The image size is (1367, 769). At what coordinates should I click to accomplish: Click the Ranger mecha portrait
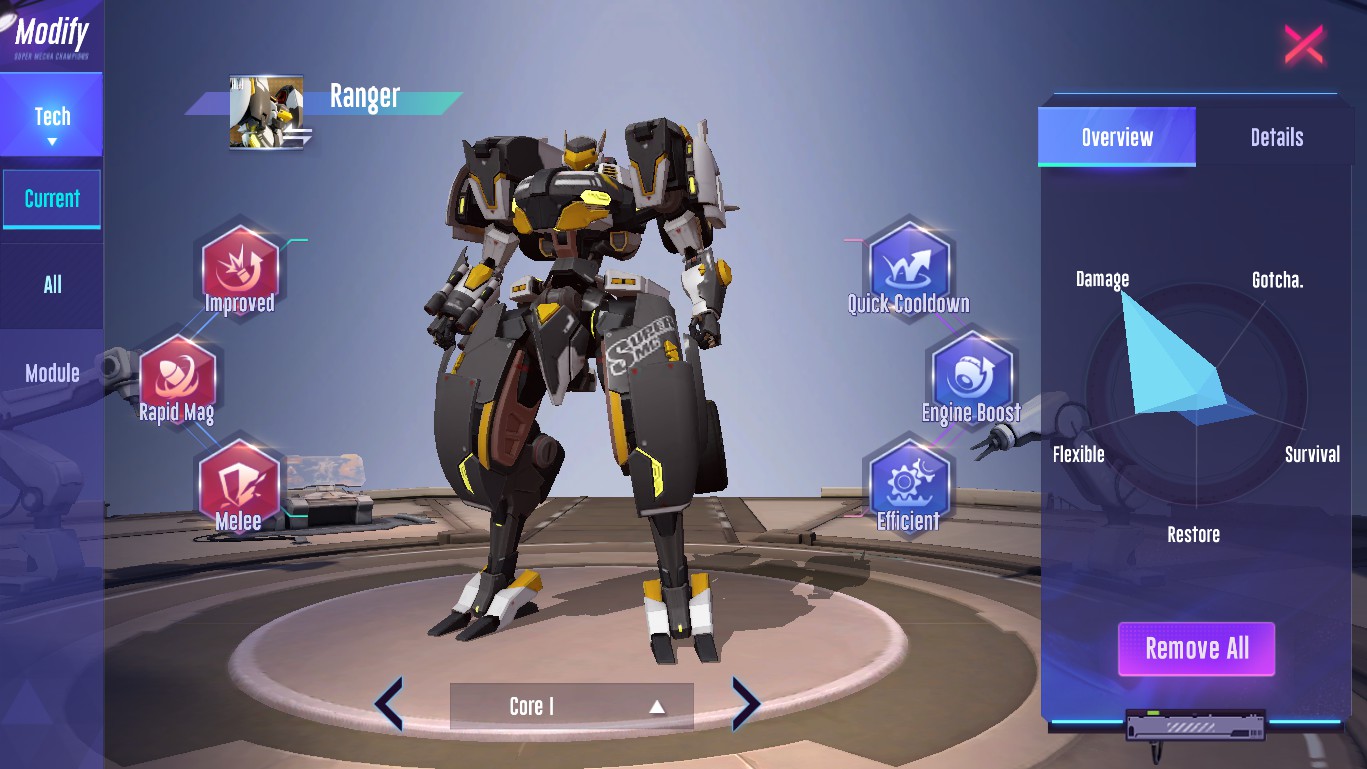click(266, 112)
